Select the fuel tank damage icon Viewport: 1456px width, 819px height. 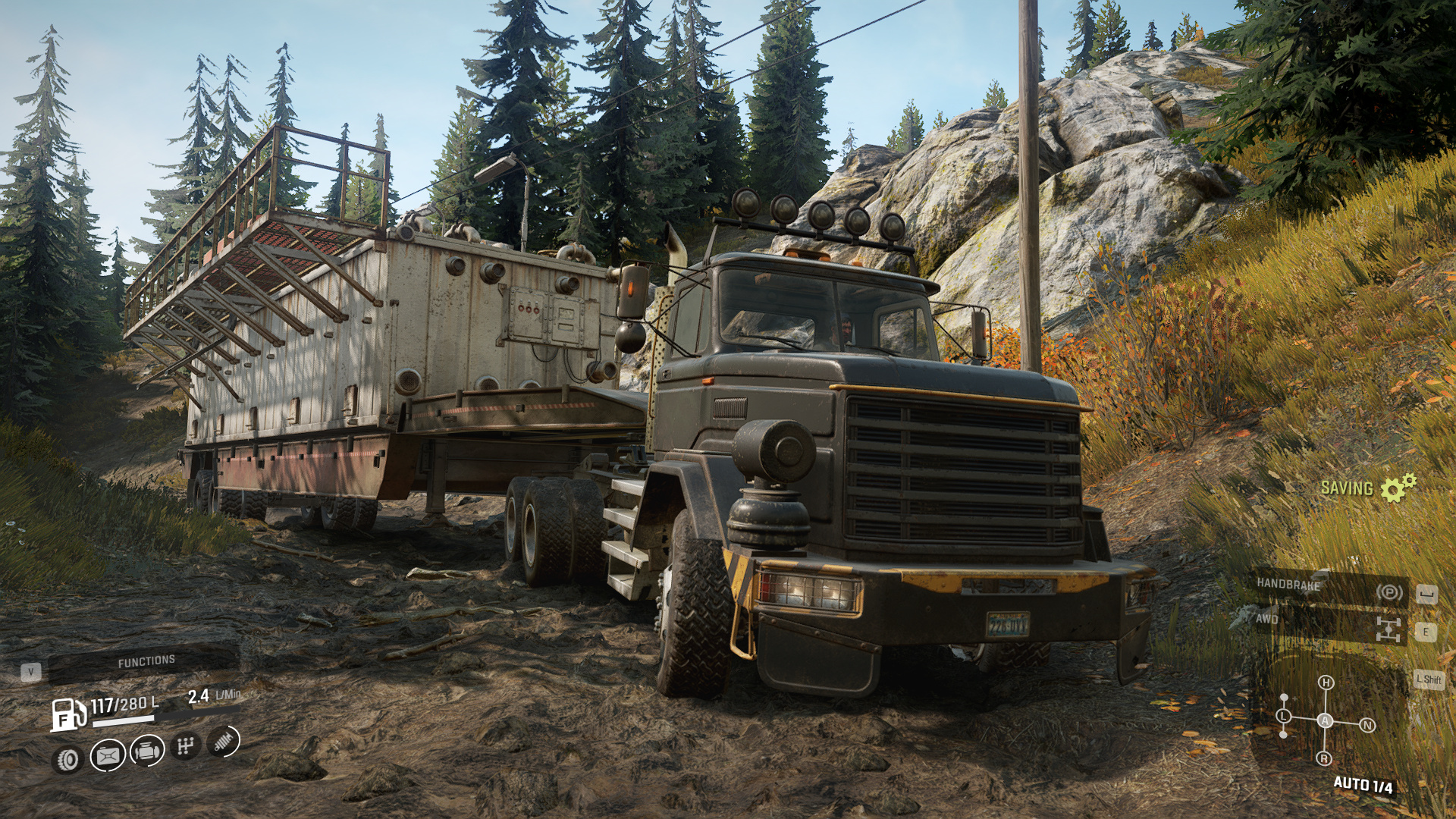(x=108, y=755)
